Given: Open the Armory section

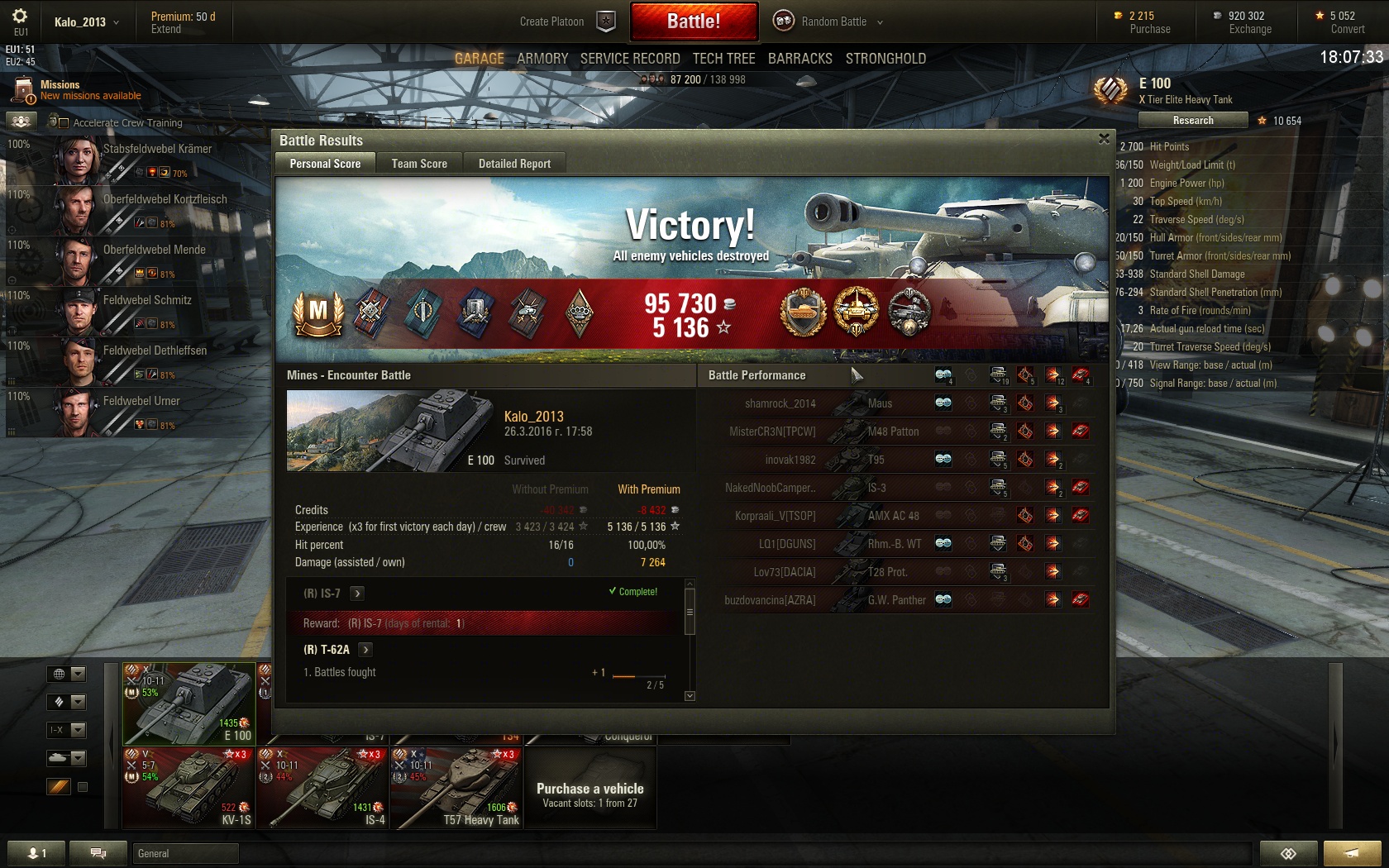Looking at the screenshot, I should click(542, 59).
